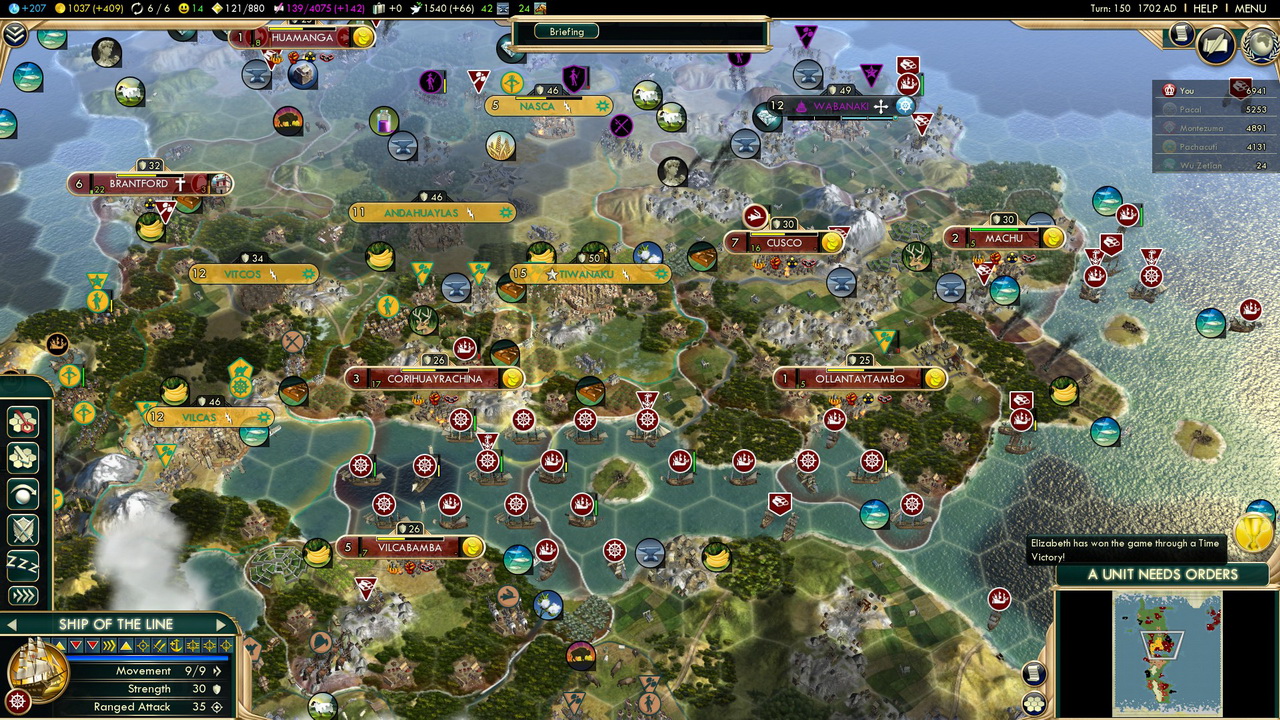
Task: Select the Fortify shield icon in unit actions
Action: 22,528
